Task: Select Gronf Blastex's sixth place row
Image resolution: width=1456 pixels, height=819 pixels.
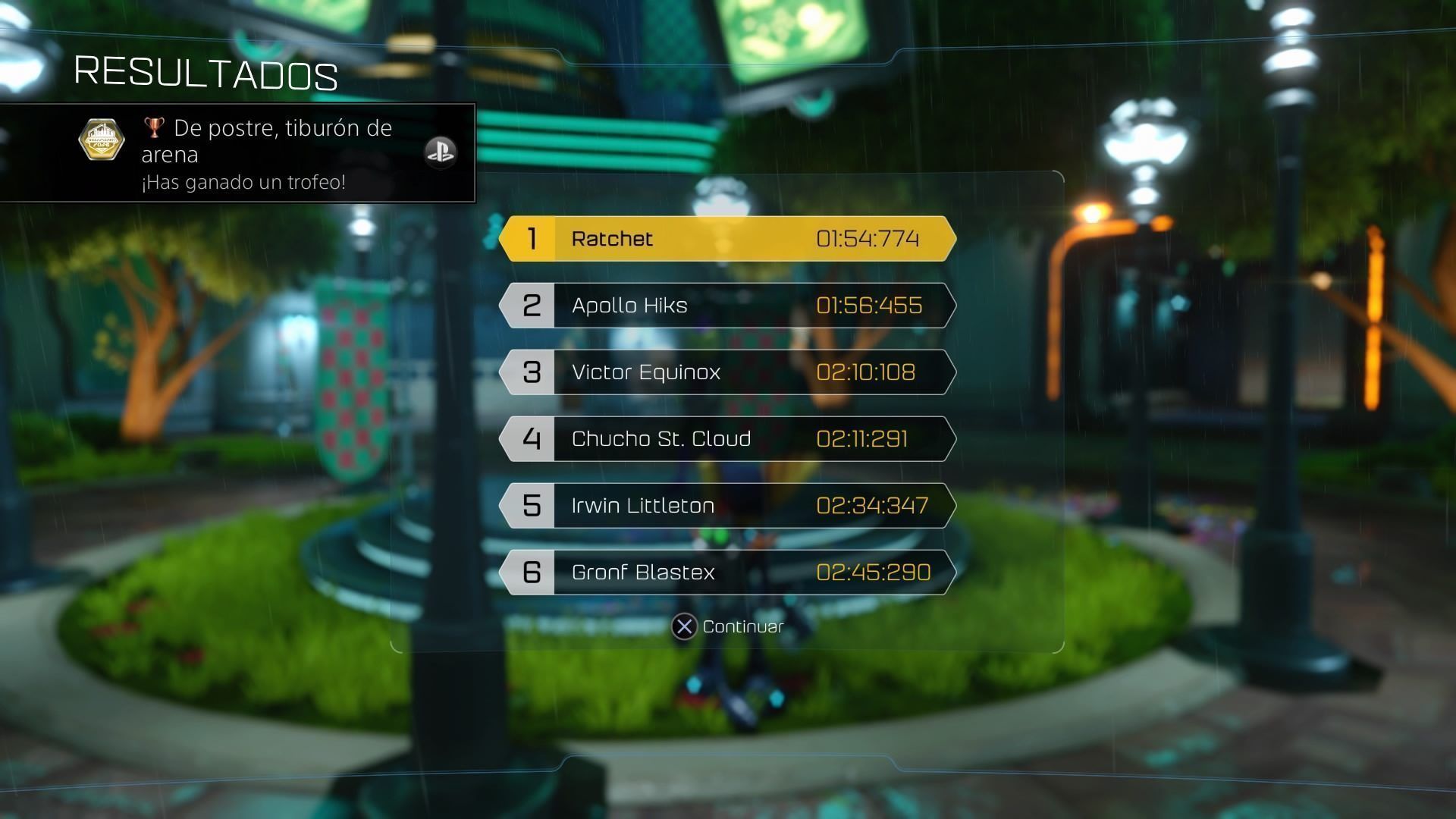Action: [x=727, y=573]
